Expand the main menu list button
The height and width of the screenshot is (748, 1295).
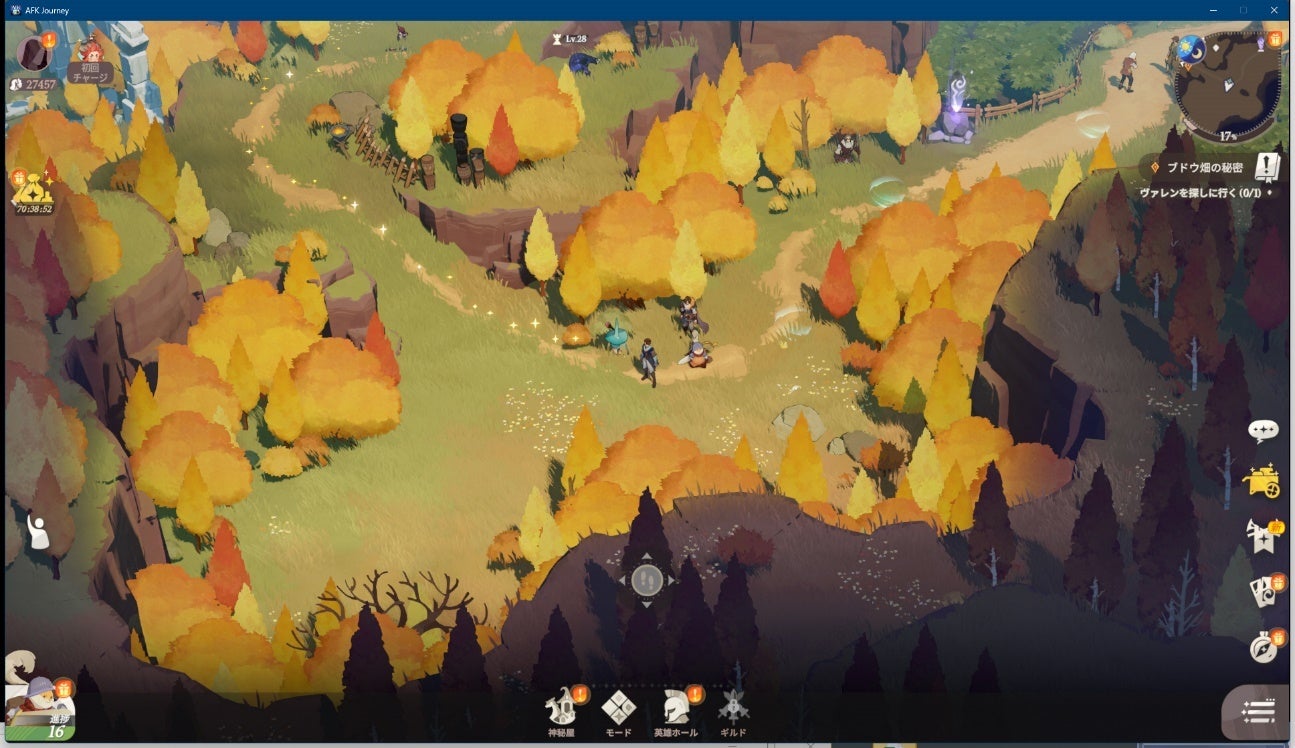pos(1258,711)
